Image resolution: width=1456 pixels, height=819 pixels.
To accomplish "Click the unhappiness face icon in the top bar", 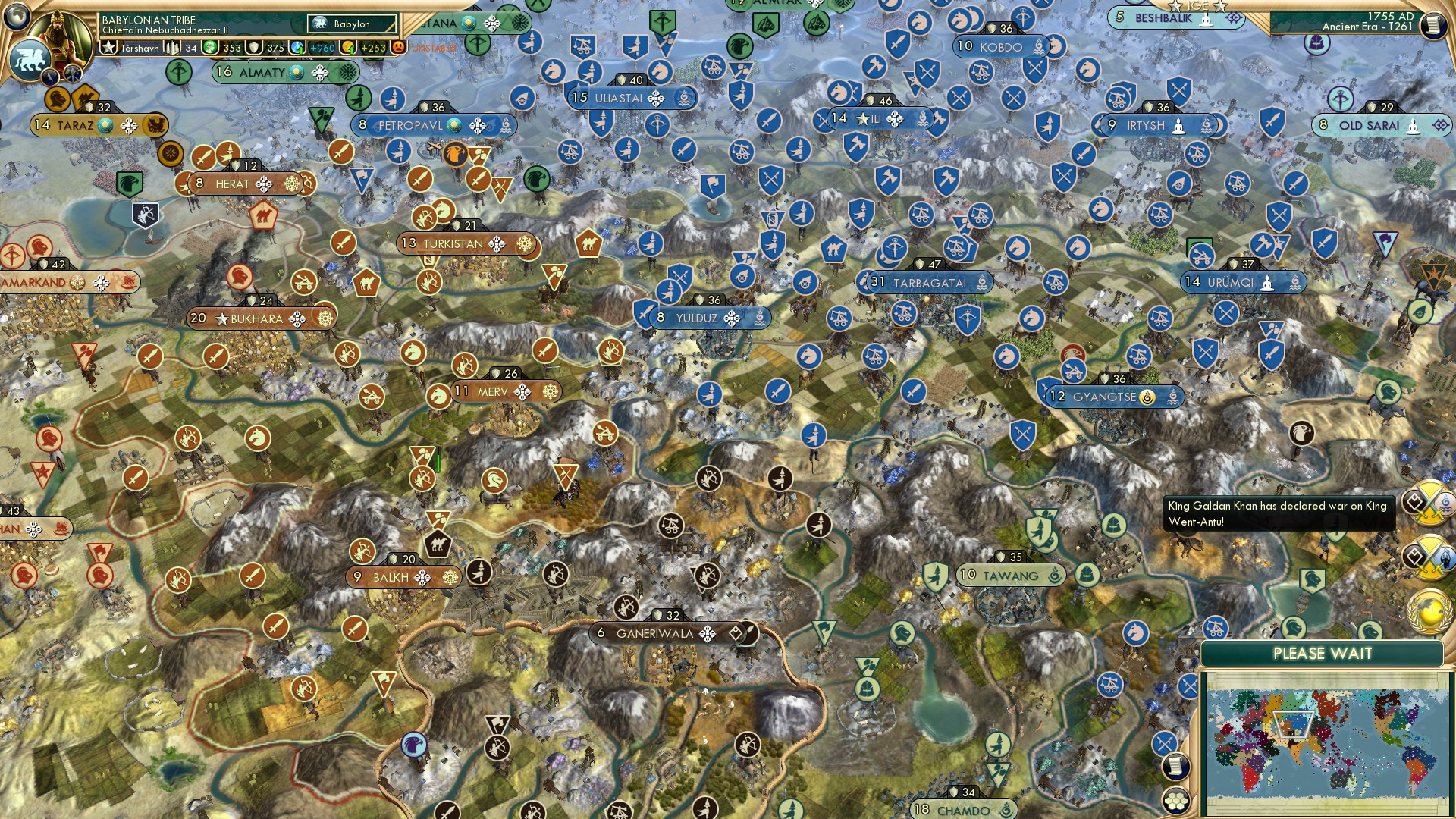I will click(397, 47).
